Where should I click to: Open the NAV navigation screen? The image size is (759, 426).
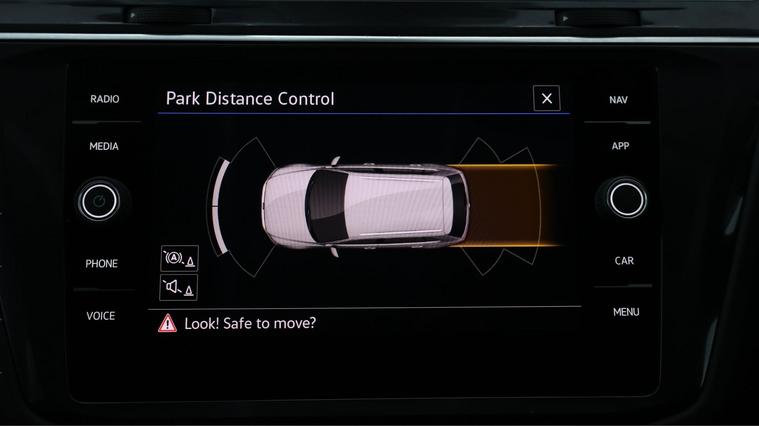[x=619, y=100]
